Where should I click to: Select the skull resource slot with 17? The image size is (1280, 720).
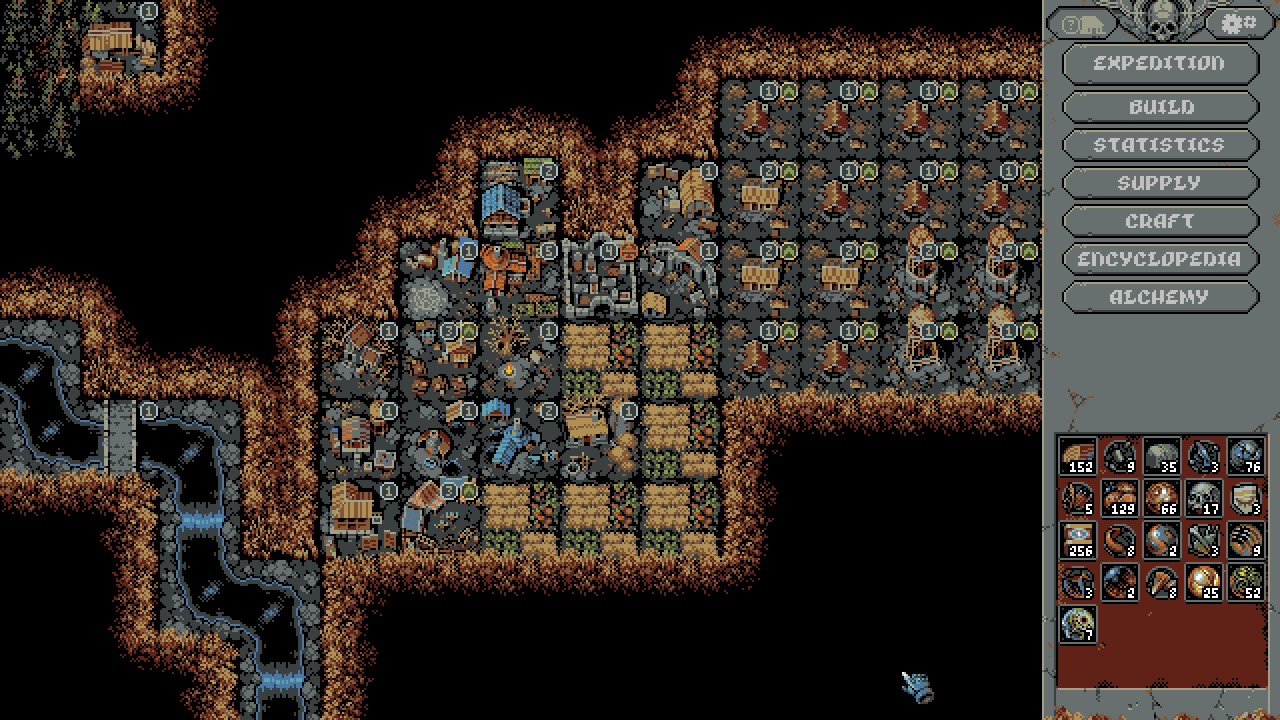[x=1203, y=498]
